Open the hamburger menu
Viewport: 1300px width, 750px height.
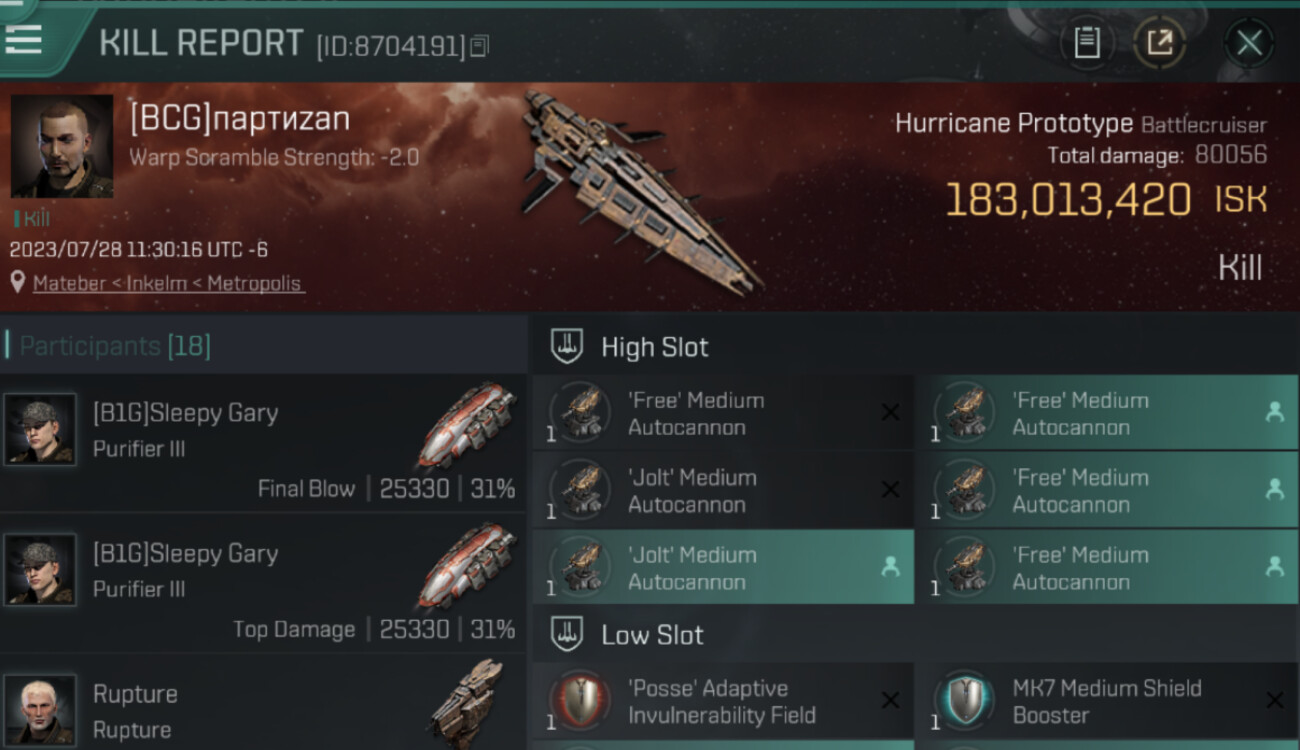point(24,39)
